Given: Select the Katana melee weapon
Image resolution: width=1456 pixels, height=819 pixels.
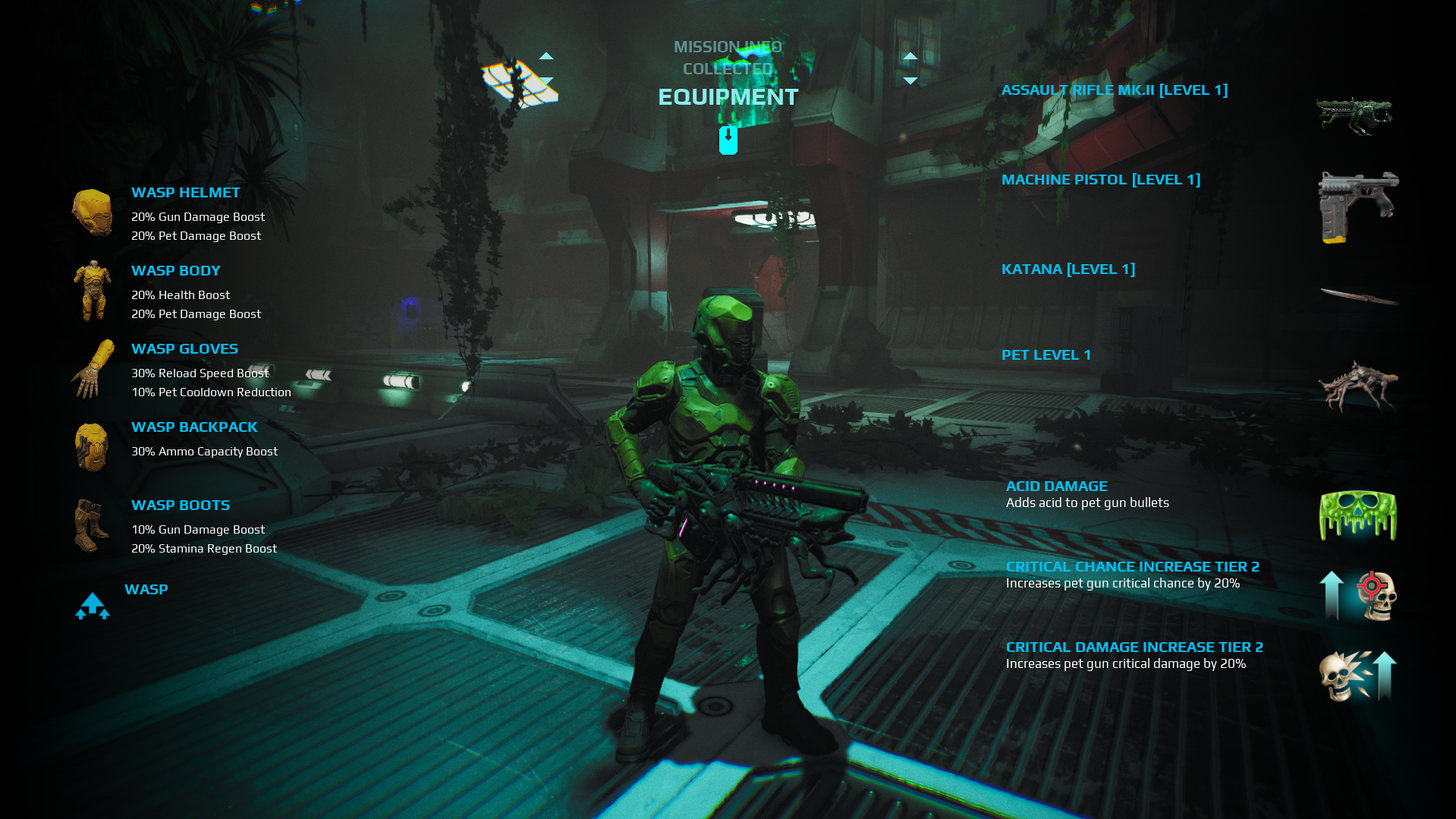Looking at the screenshot, I should 1068,269.
